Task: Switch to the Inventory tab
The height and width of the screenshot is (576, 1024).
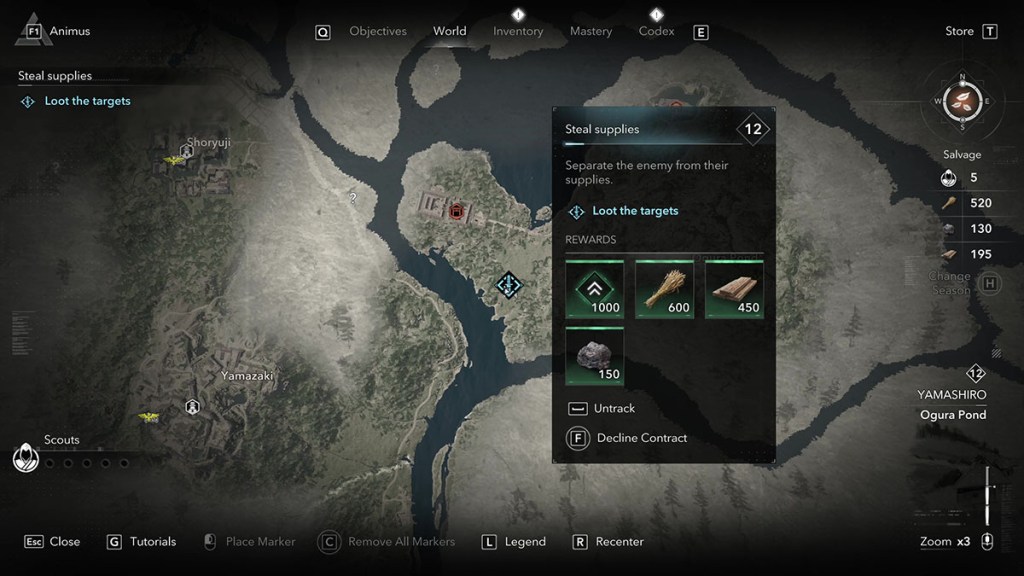Action: click(518, 32)
